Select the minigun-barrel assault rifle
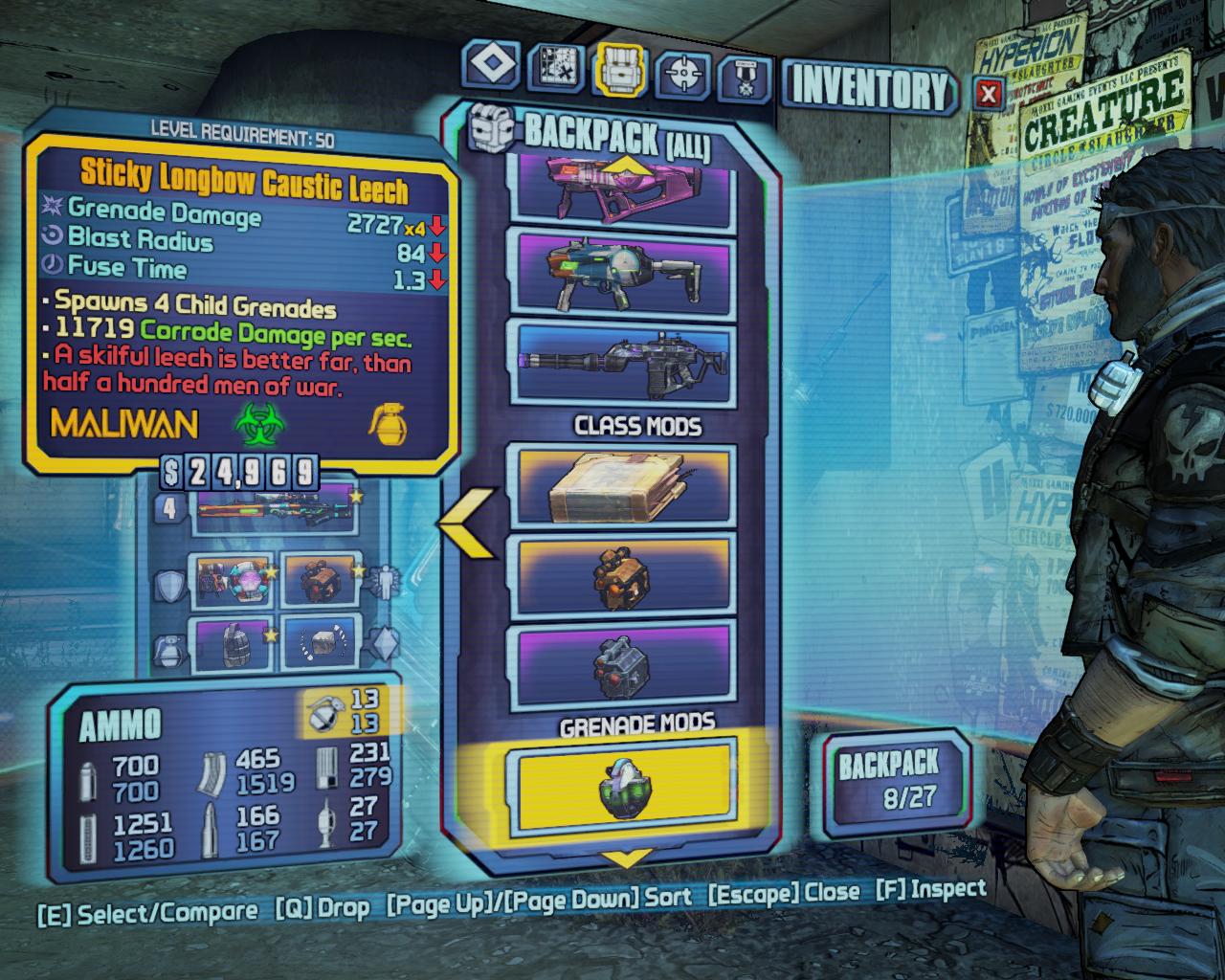1225x980 pixels. click(626, 363)
